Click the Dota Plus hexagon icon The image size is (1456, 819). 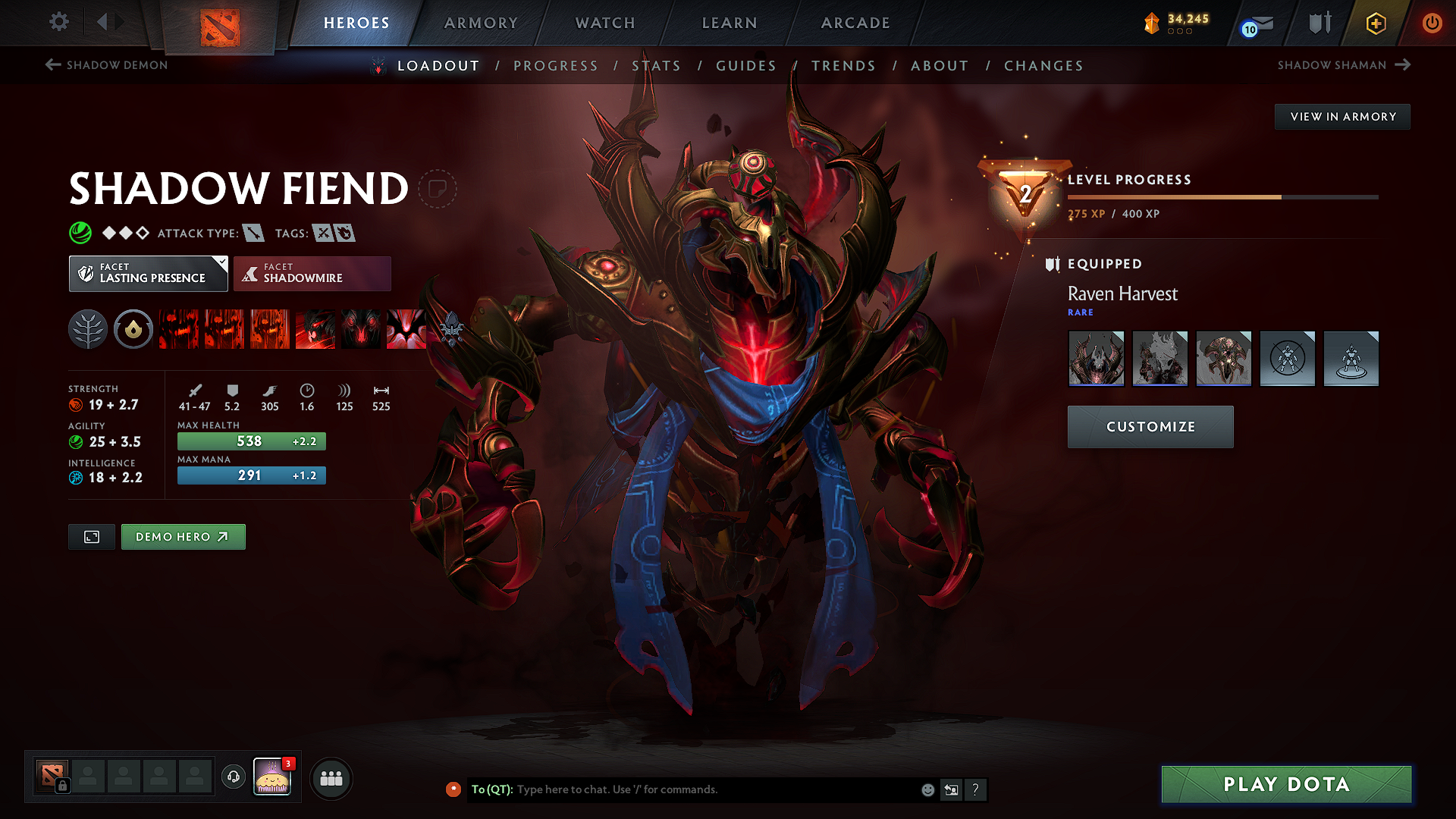click(x=1375, y=23)
